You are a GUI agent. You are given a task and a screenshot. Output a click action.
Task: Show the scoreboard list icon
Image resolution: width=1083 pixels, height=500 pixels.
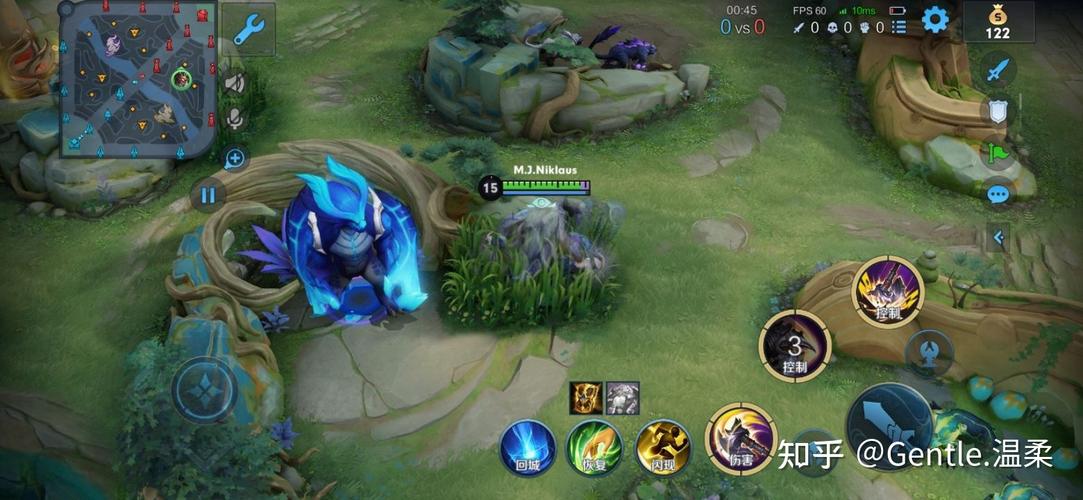[899, 28]
